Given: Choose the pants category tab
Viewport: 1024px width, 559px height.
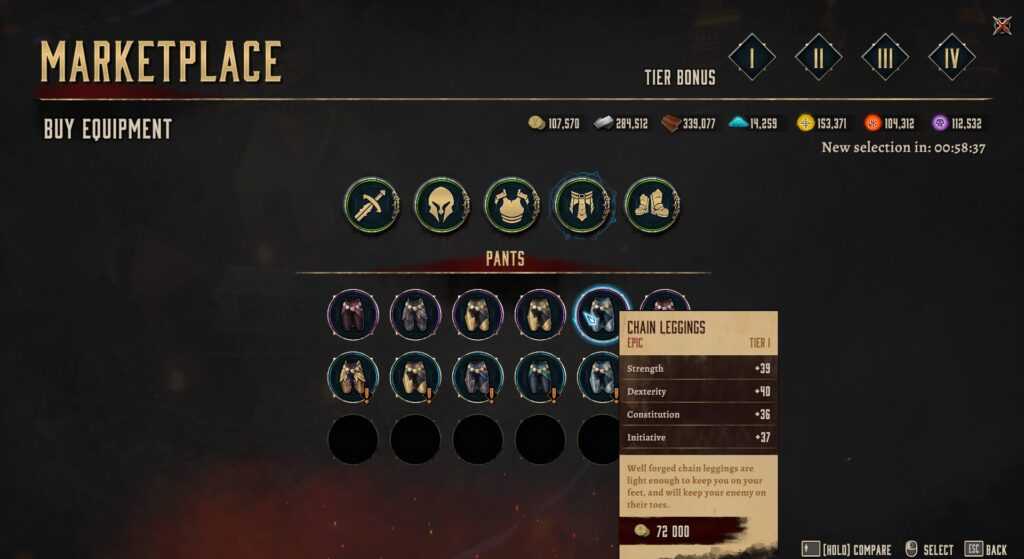Looking at the screenshot, I should coord(582,205).
